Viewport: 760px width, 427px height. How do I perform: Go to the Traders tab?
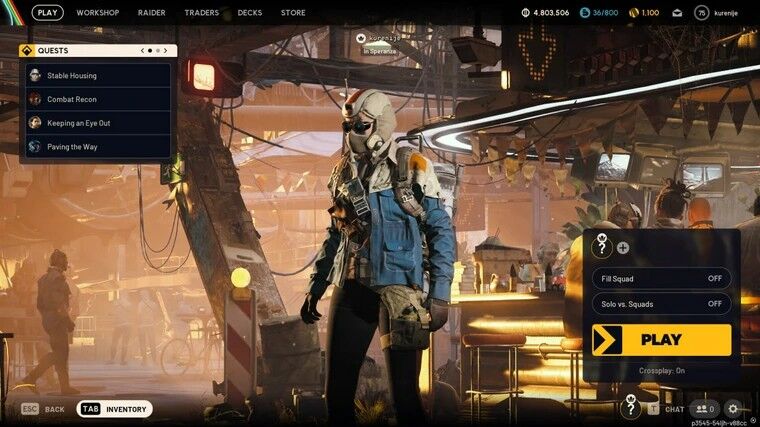202,13
